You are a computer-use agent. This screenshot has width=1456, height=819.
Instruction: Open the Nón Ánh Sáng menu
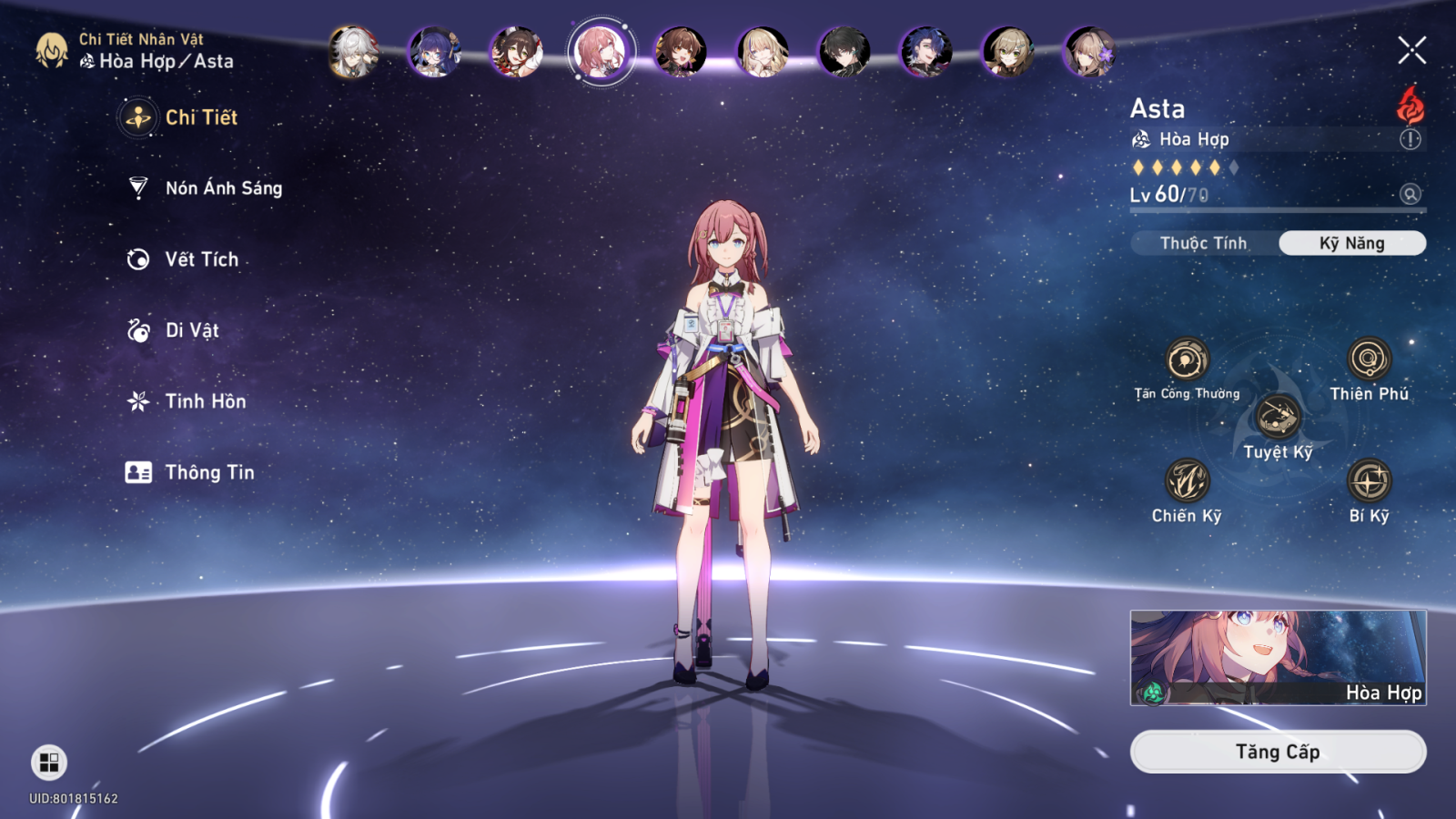click(x=206, y=188)
